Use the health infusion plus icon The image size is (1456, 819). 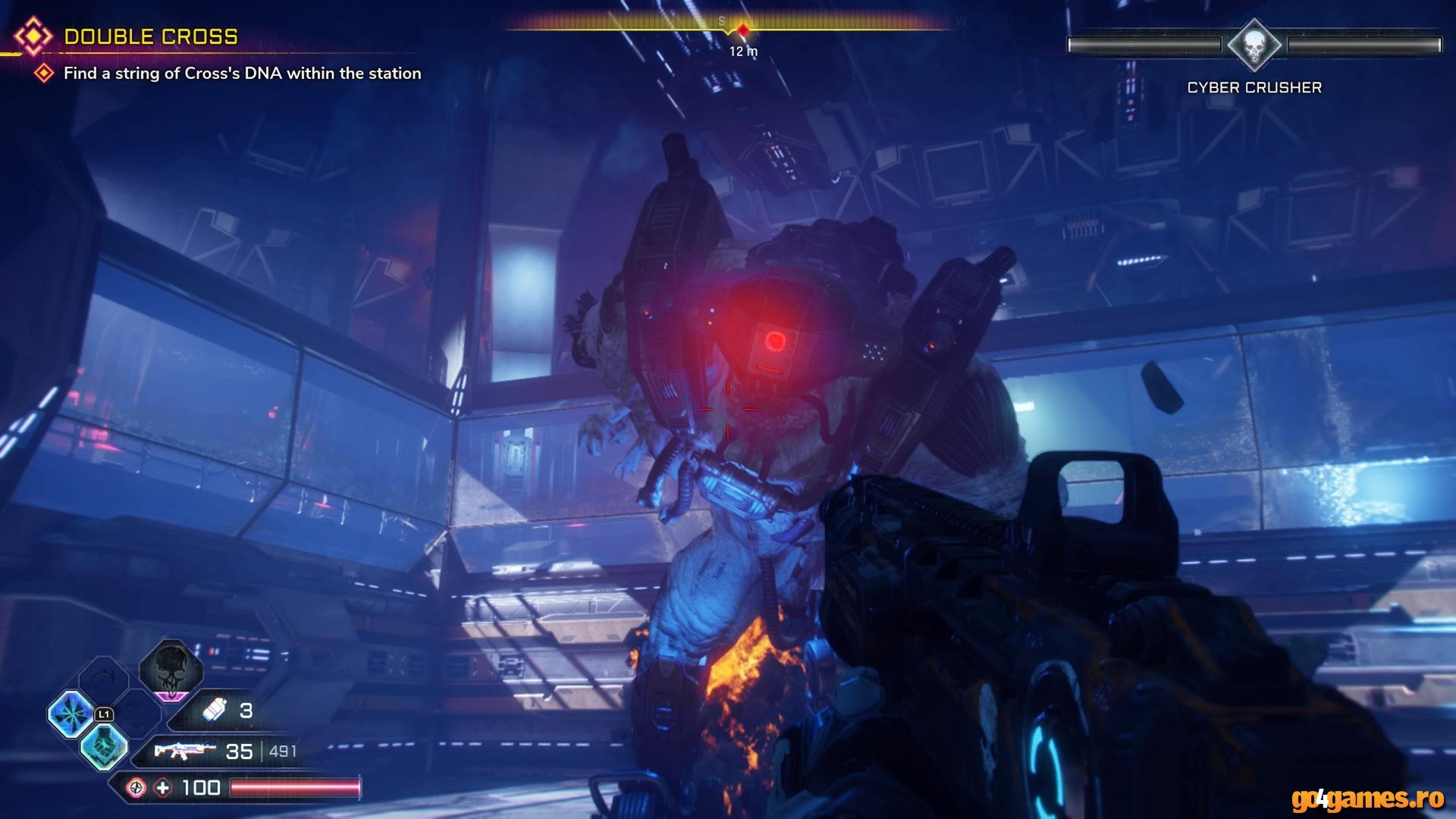163,788
